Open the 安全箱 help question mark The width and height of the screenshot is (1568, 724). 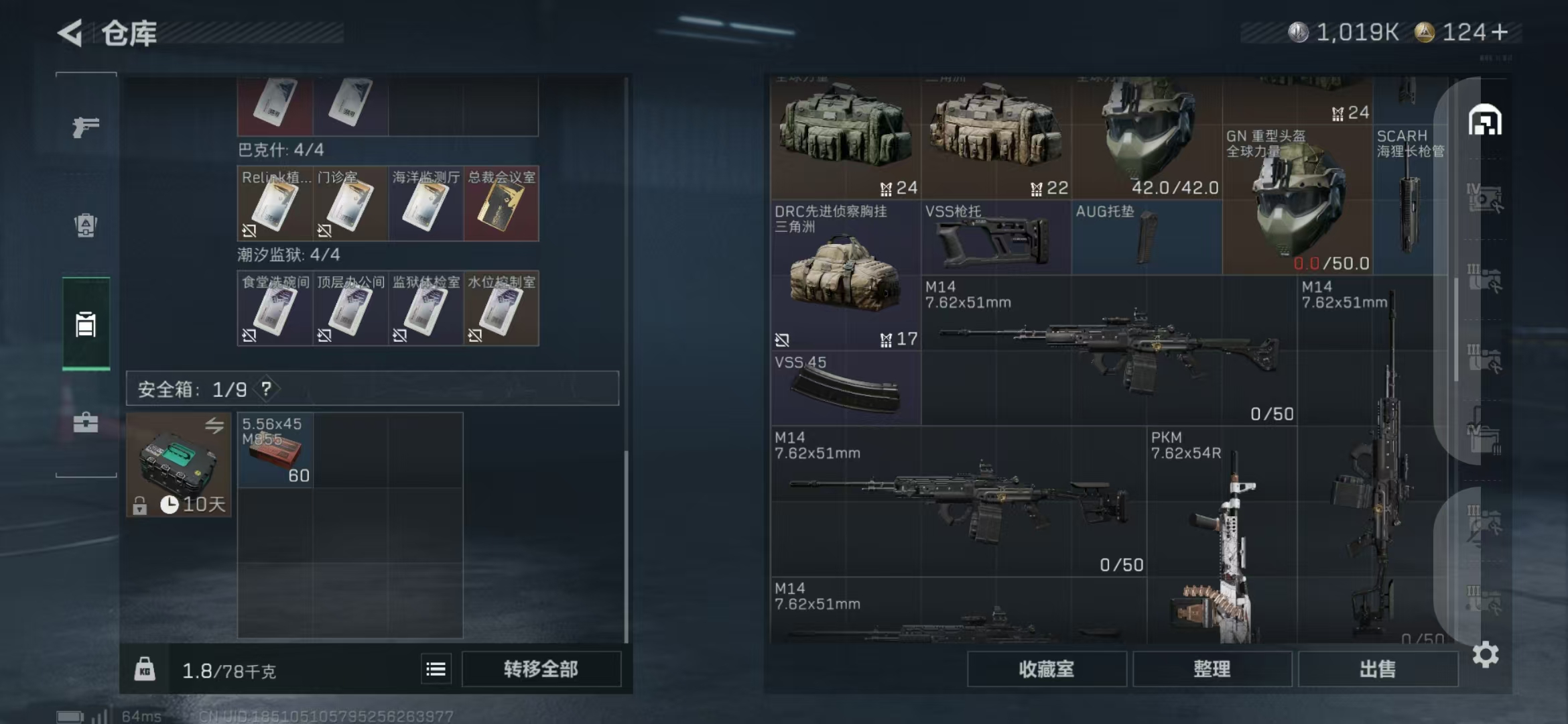coord(267,389)
